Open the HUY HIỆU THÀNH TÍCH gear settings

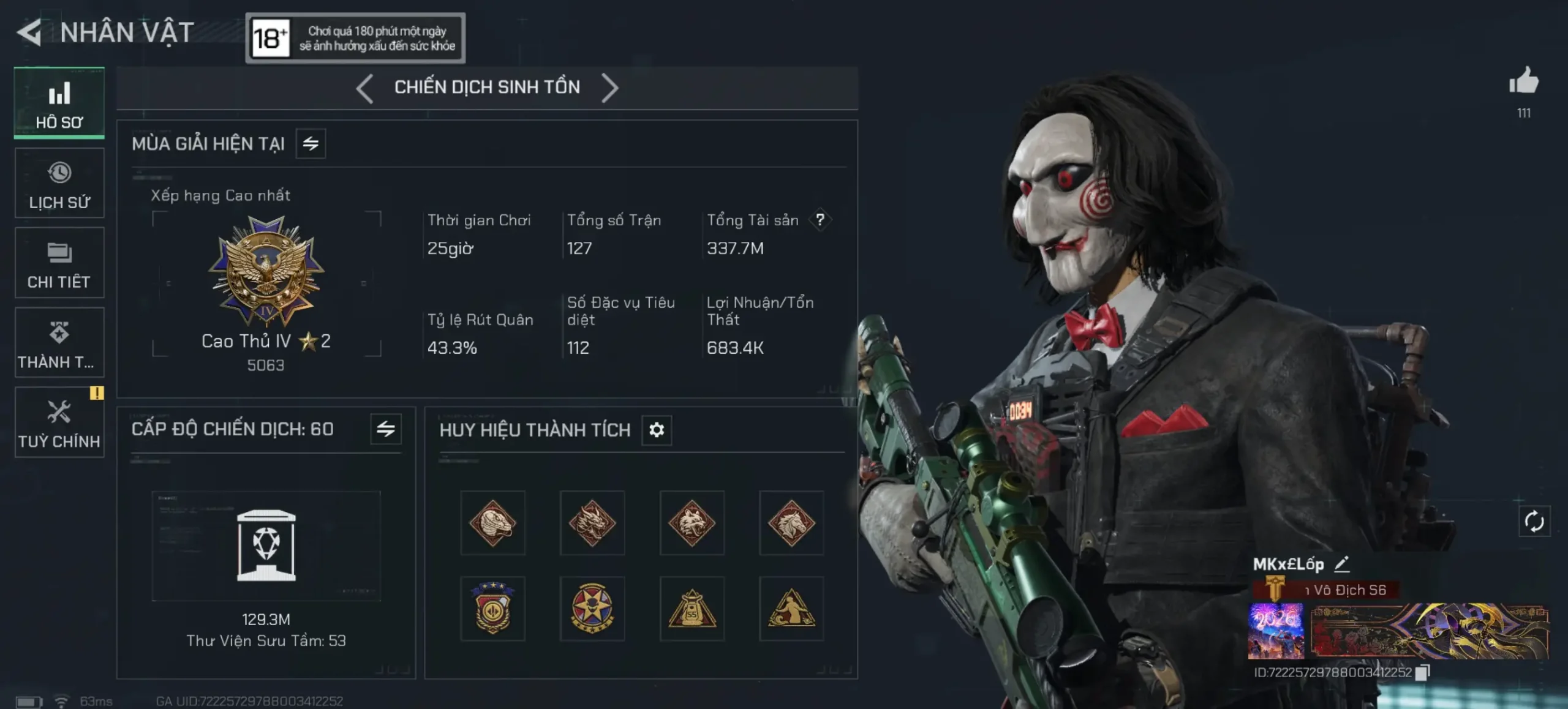coord(657,430)
